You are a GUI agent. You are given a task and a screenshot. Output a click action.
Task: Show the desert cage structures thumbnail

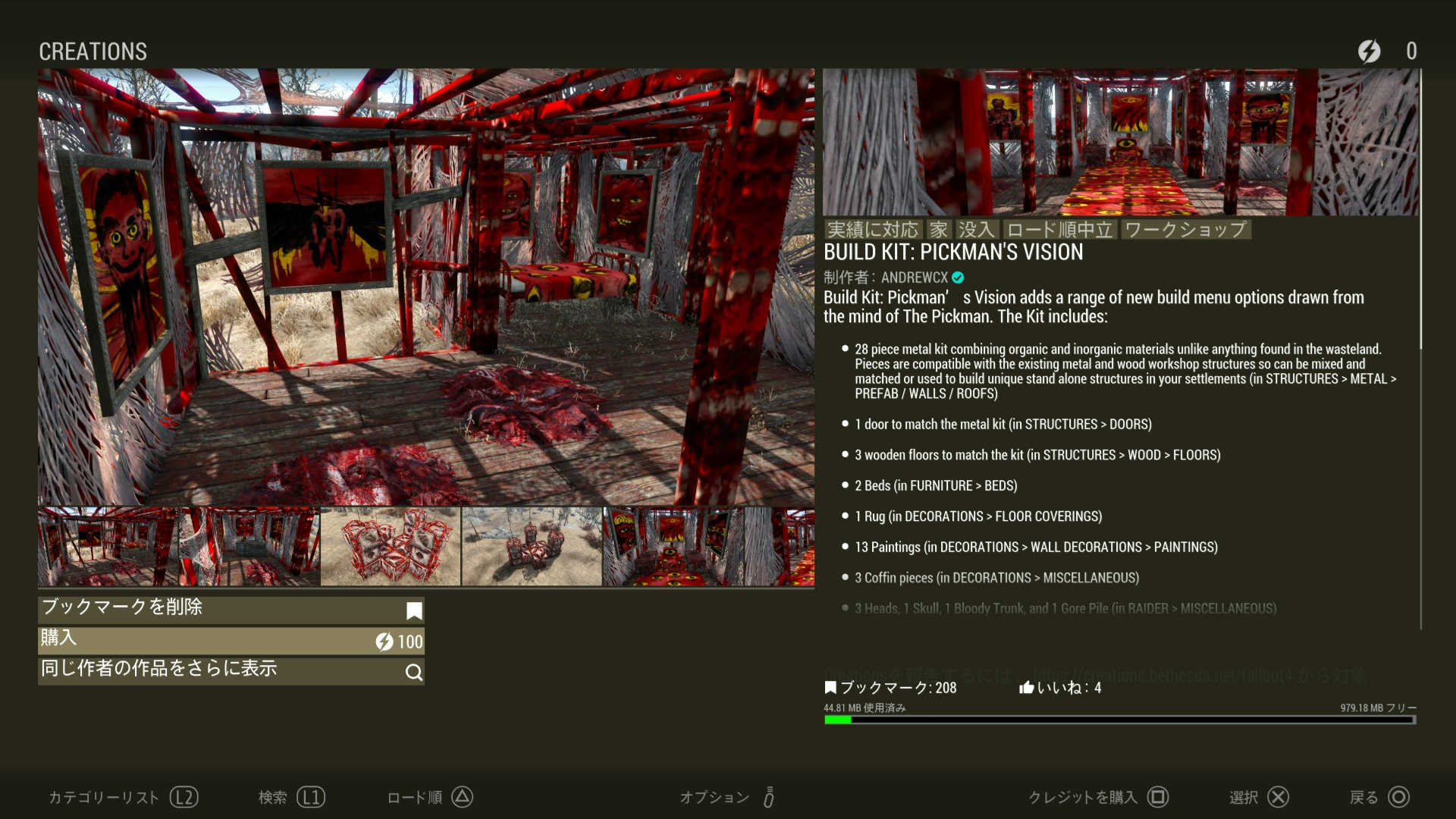pos(531,547)
